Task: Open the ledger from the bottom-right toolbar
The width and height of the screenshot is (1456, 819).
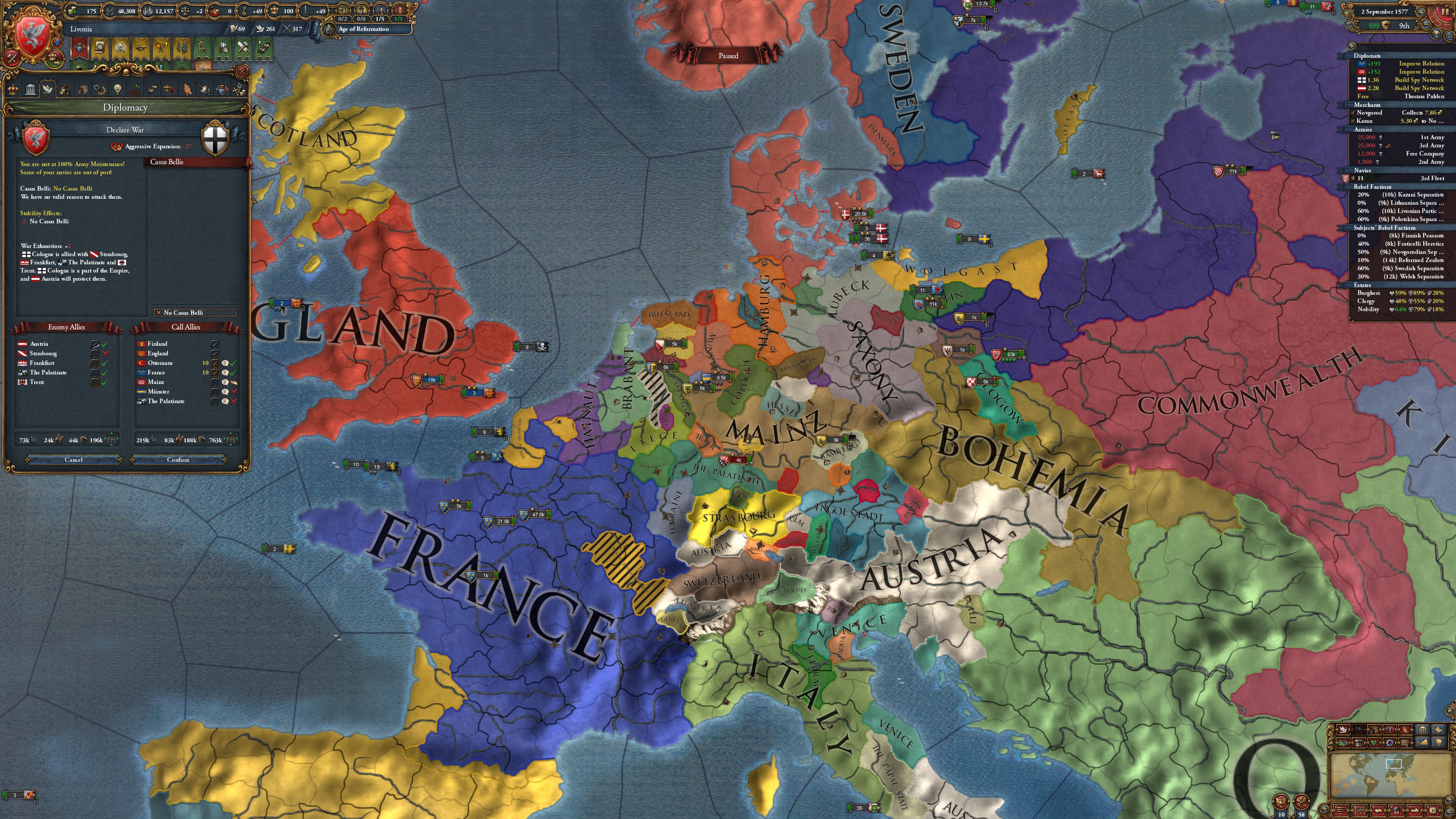Action: tap(1379, 812)
